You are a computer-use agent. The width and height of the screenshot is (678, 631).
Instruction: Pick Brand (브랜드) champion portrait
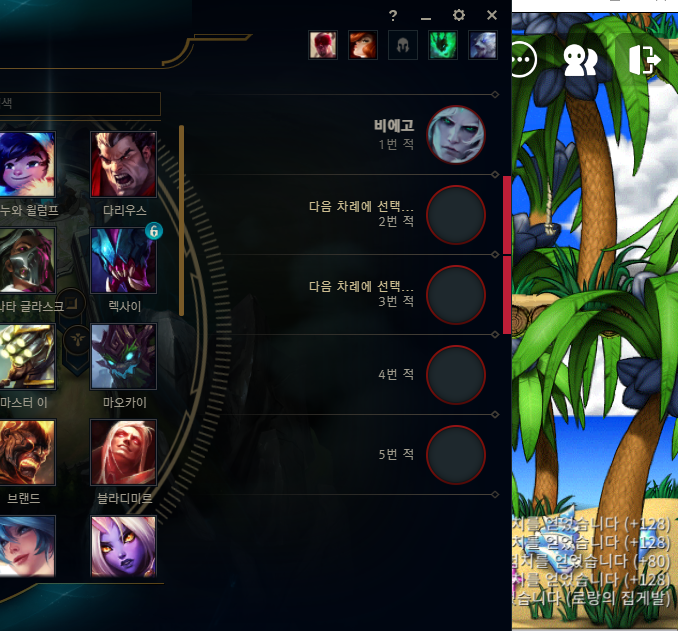27,452
